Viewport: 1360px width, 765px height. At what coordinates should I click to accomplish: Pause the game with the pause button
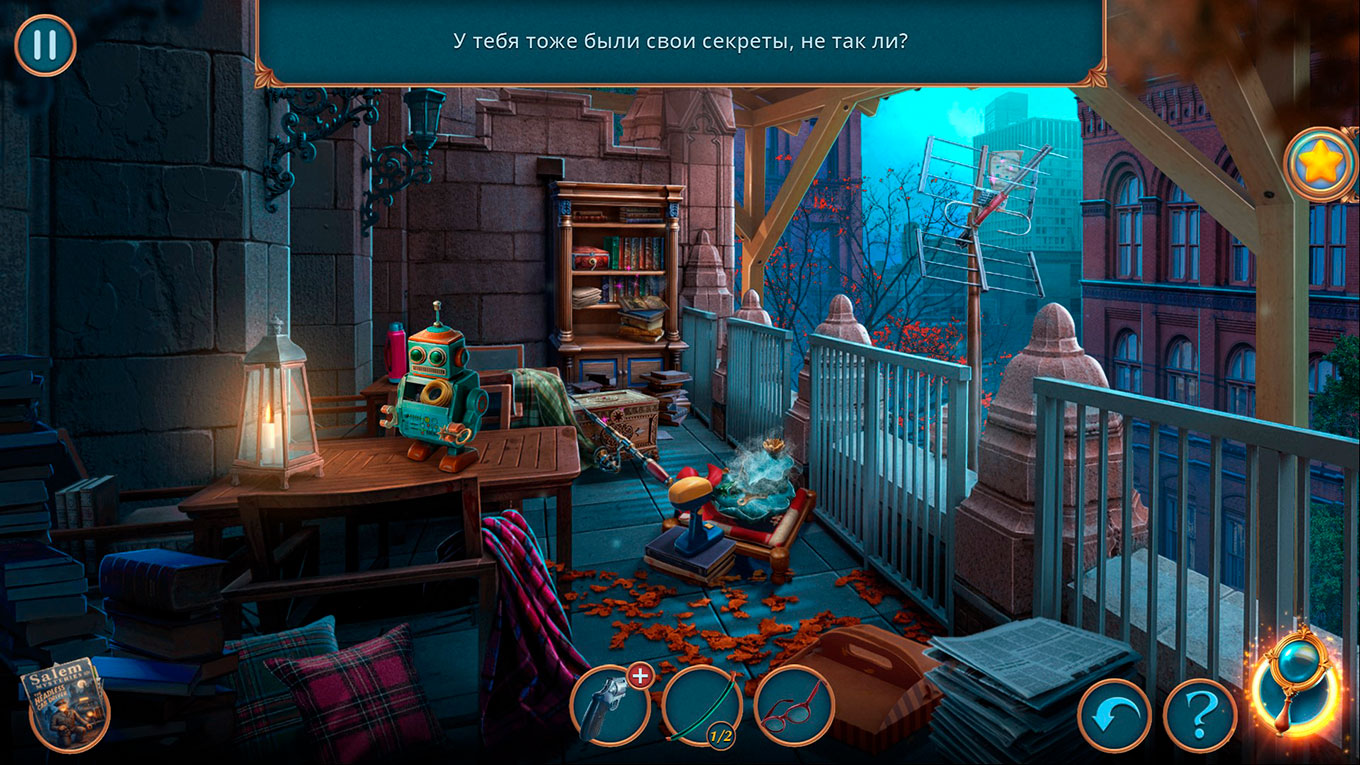(x=45, y=45)
